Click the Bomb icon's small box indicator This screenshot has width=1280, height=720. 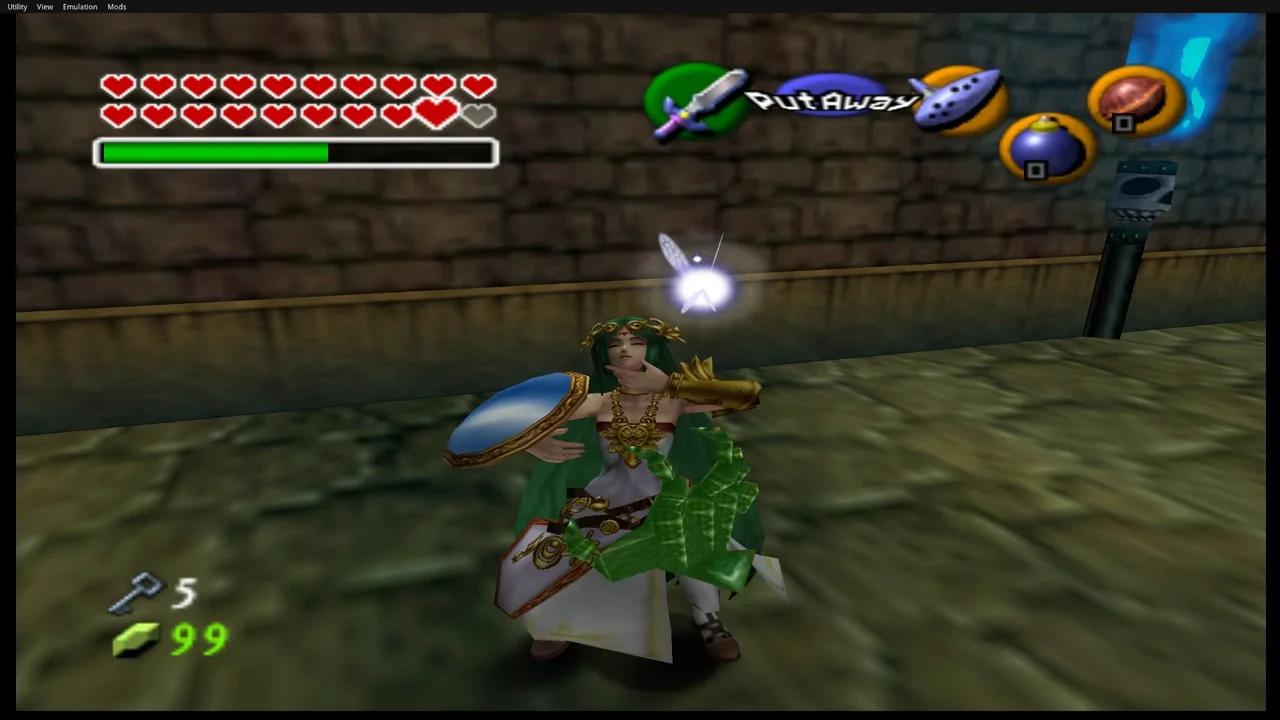1035,170
